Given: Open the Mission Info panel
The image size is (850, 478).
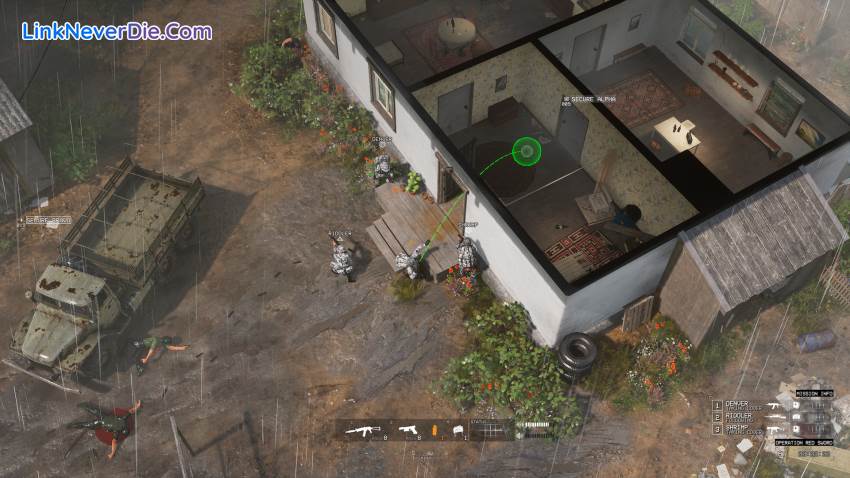Looking at the screenshot, I should pos(812,393).
